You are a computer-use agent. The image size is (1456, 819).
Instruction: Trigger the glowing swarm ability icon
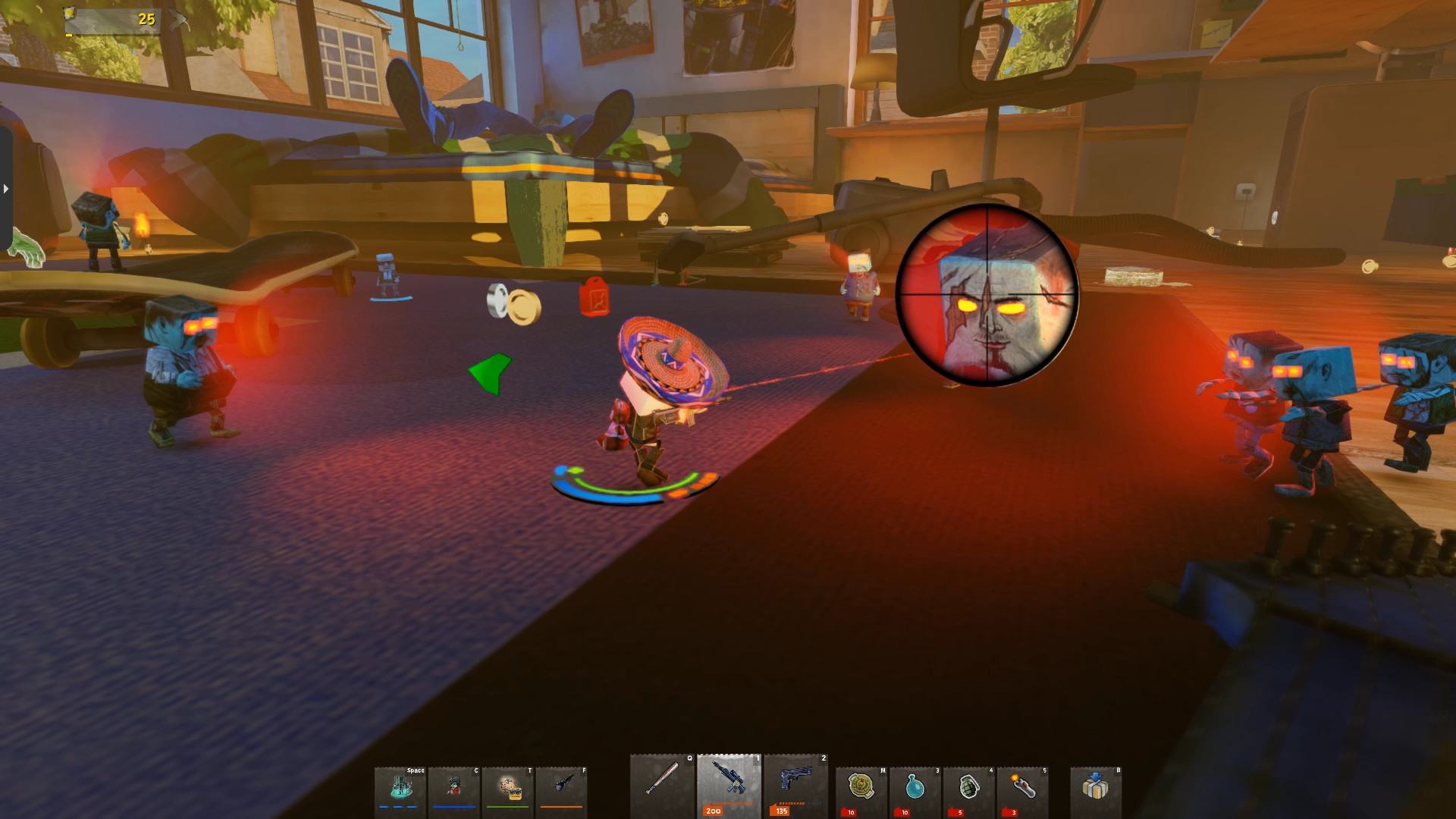[507, 789]
